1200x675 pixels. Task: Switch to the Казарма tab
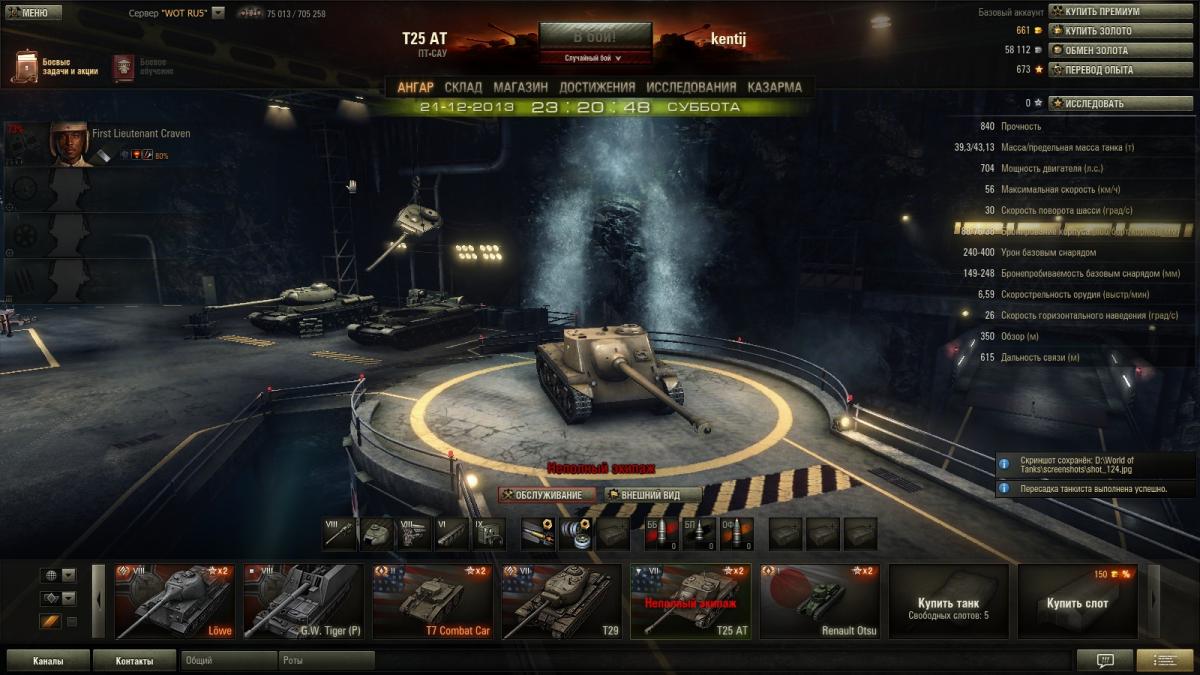click(x=774, y=87)
